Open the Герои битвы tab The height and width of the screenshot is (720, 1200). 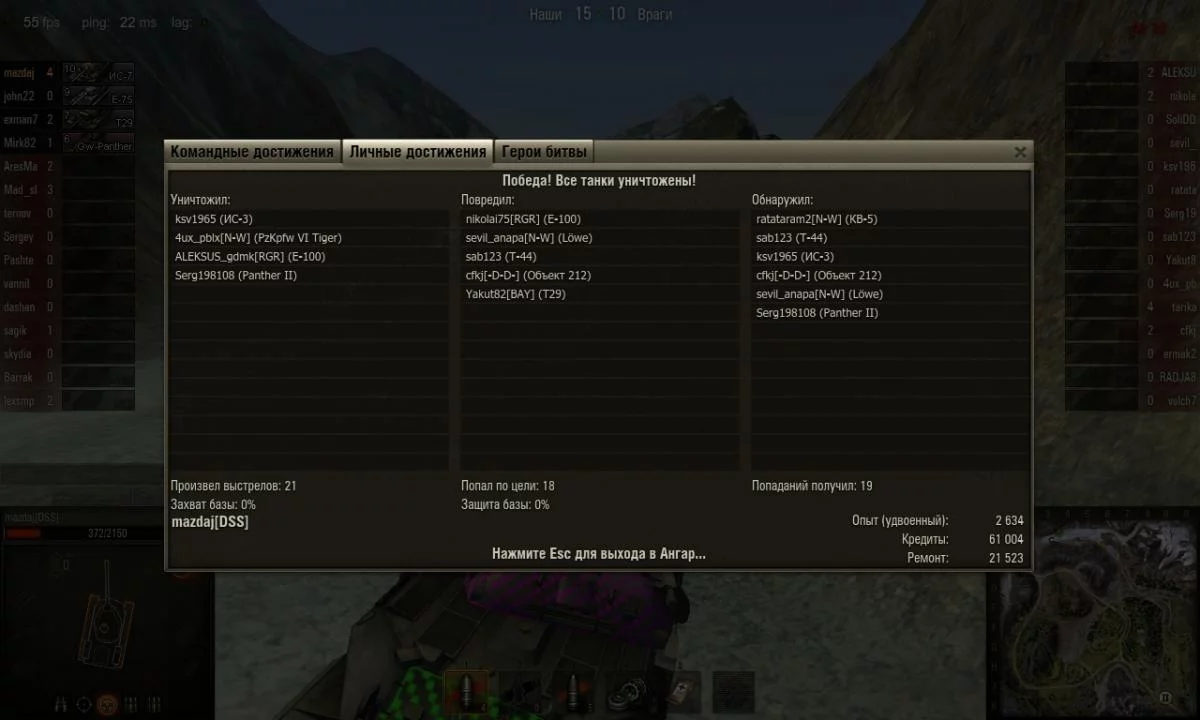point(545,152)
